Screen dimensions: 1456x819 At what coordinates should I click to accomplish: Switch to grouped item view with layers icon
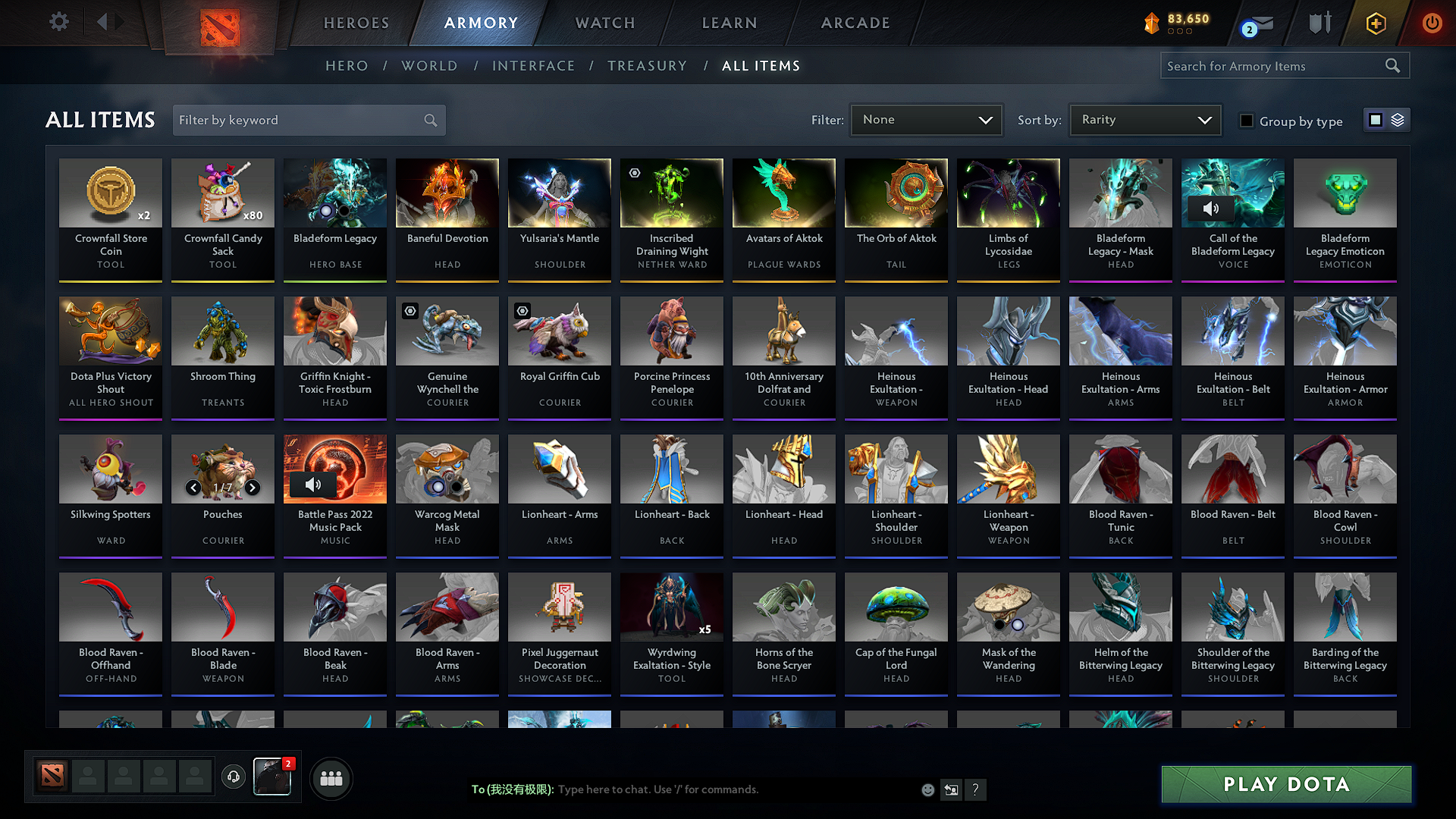pos(1398,119)
